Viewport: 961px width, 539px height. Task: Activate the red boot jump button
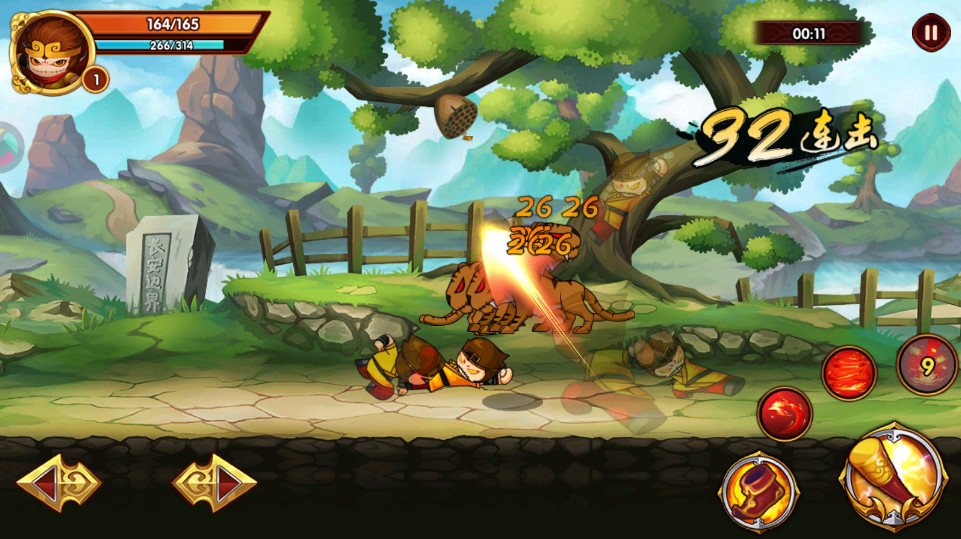759,492
